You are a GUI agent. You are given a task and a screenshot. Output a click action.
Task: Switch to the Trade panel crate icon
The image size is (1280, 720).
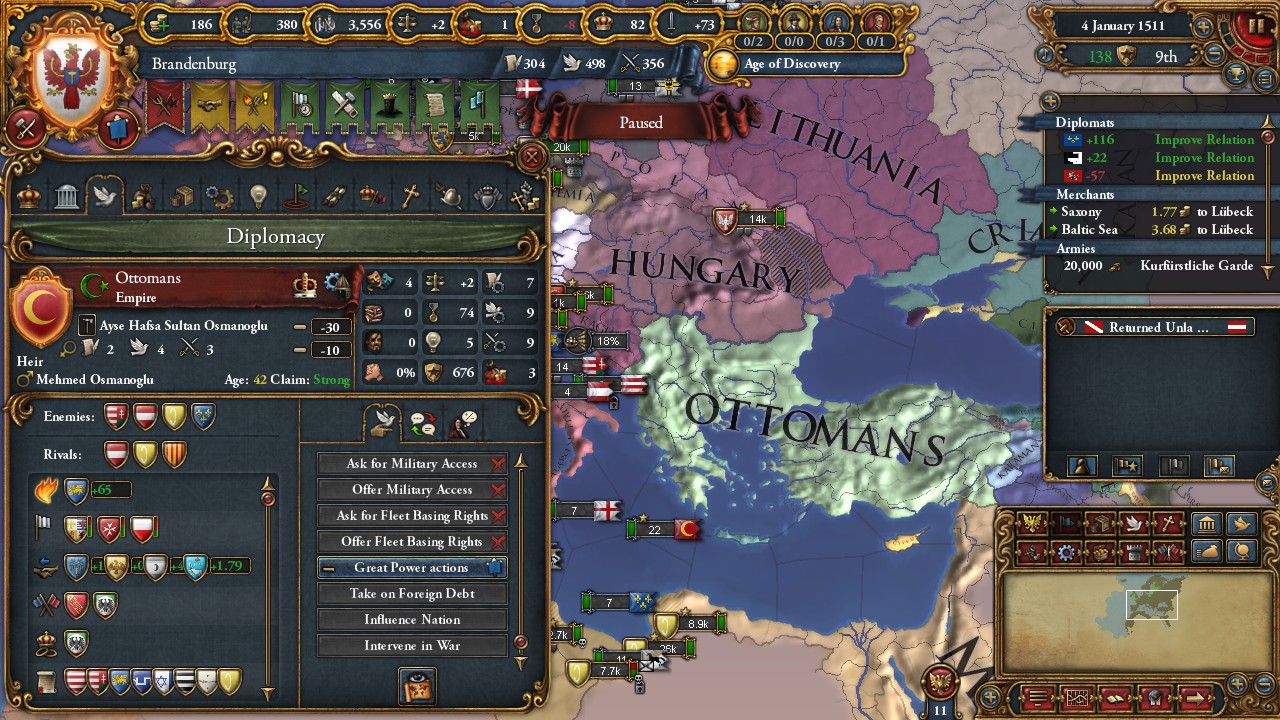click(x=181, y=197)
